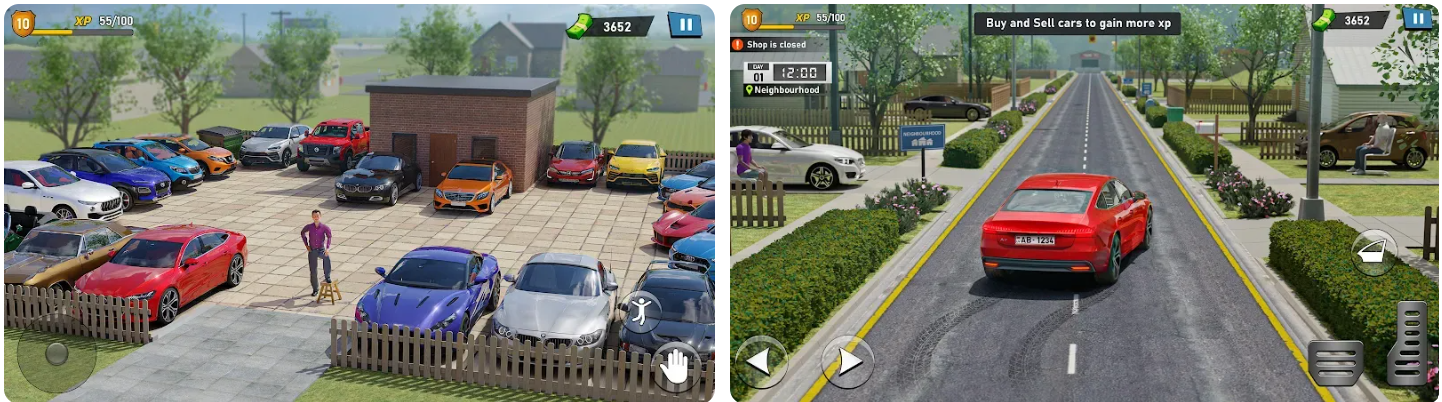This screenshot has height=402, width=1442.
Task: Pause the game in the car lot view
Action: (685, 25)
